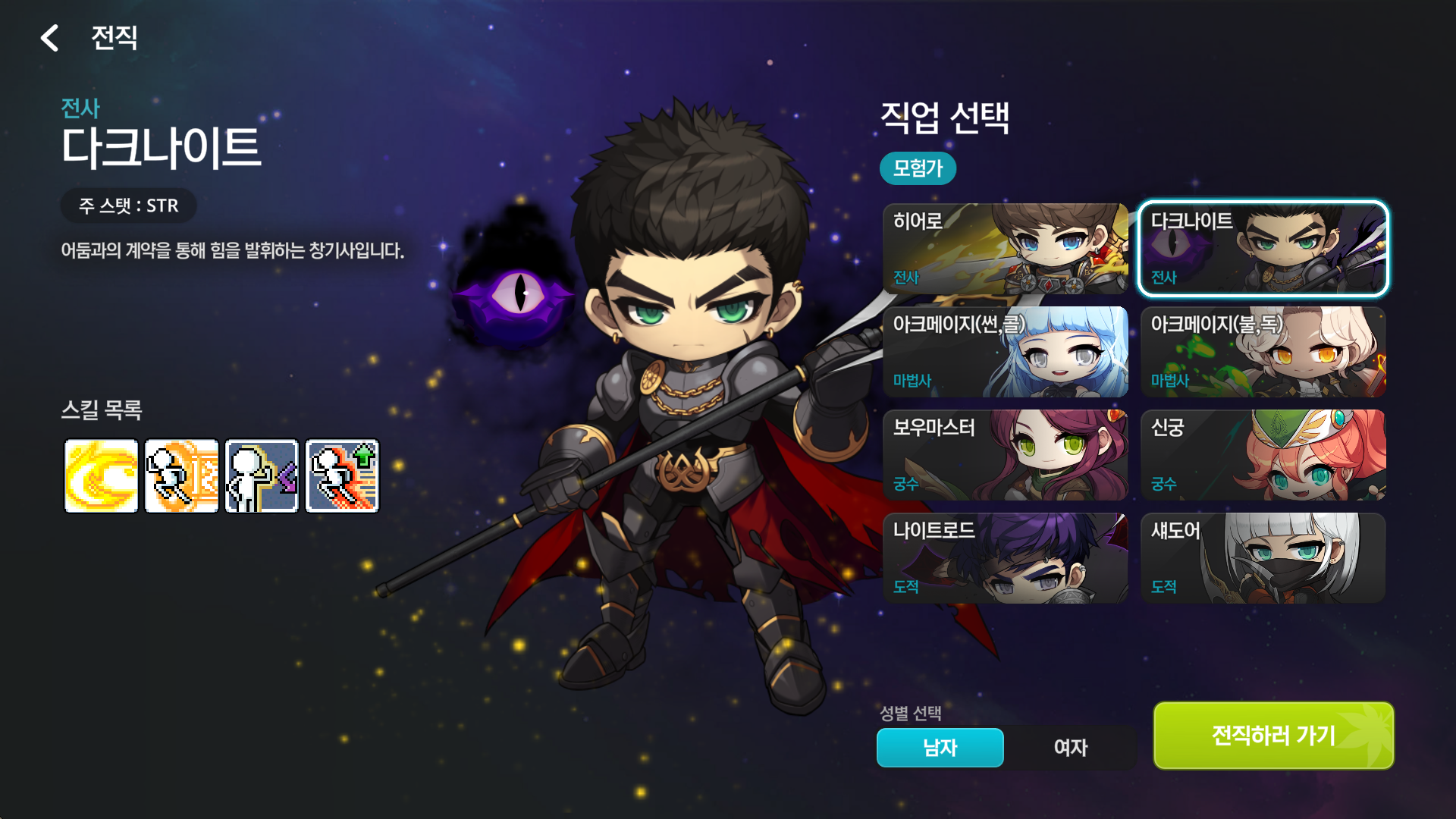
Task: Choose the 신궁 archer class tile
Action: click(1263, 455)
